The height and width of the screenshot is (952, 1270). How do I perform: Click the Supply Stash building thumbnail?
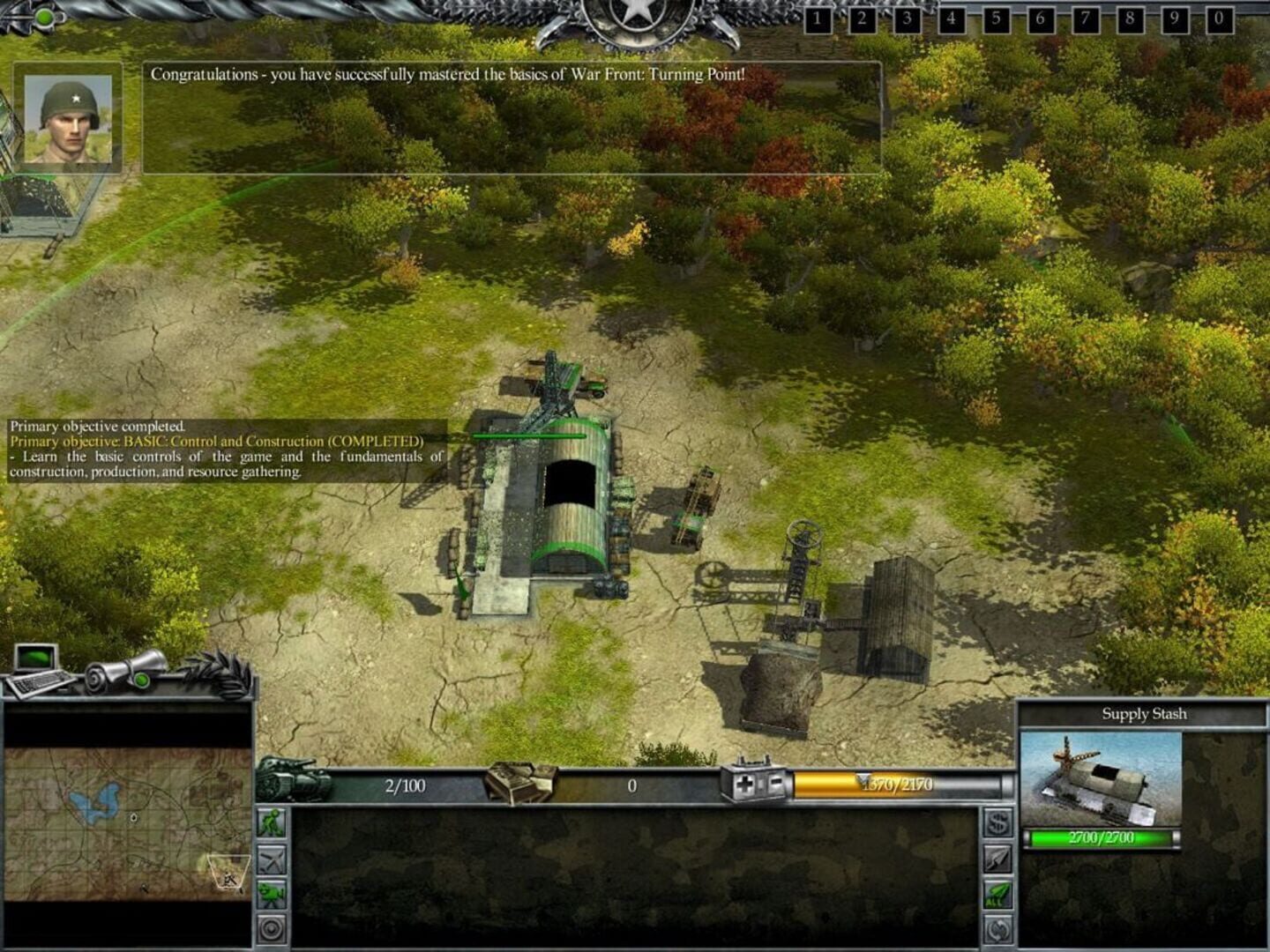[x=1102, y=776]
